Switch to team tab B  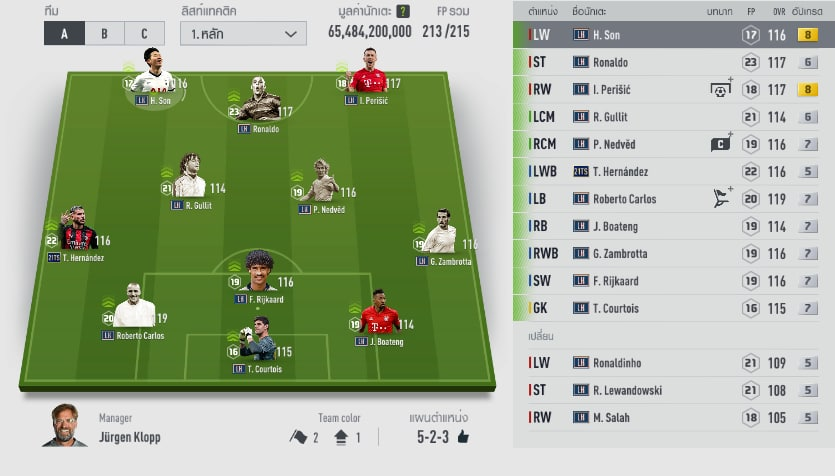104,33
